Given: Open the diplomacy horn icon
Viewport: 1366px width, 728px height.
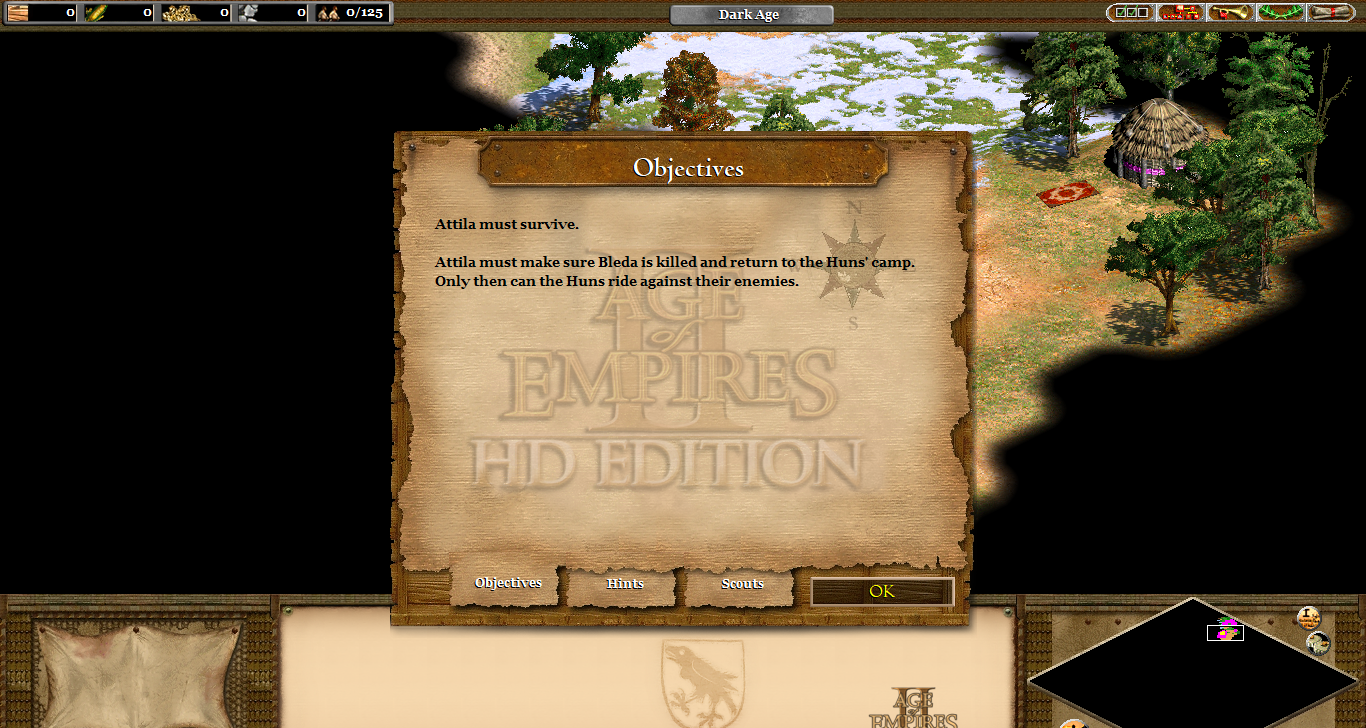Looking at the screenshot, I should [x=1230, y=13].
